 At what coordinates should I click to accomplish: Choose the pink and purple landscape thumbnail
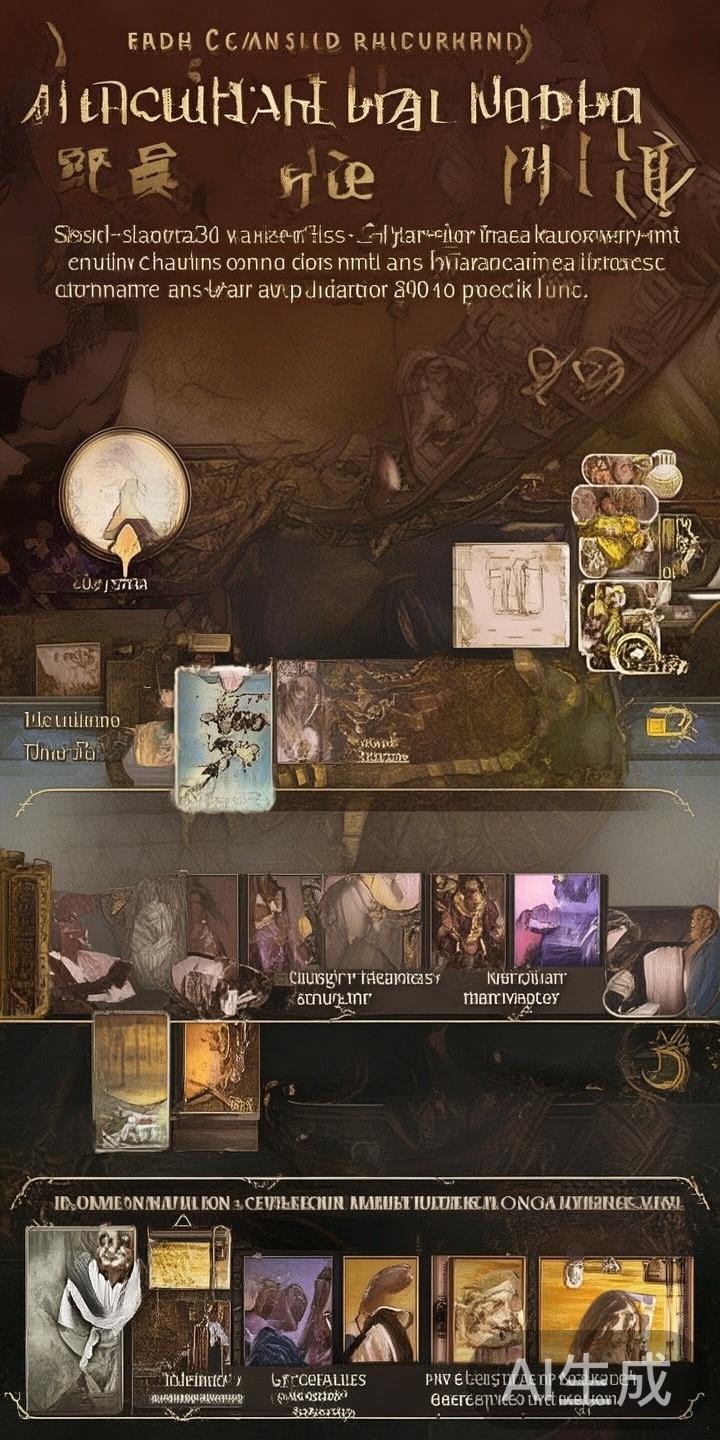[556, 920]
